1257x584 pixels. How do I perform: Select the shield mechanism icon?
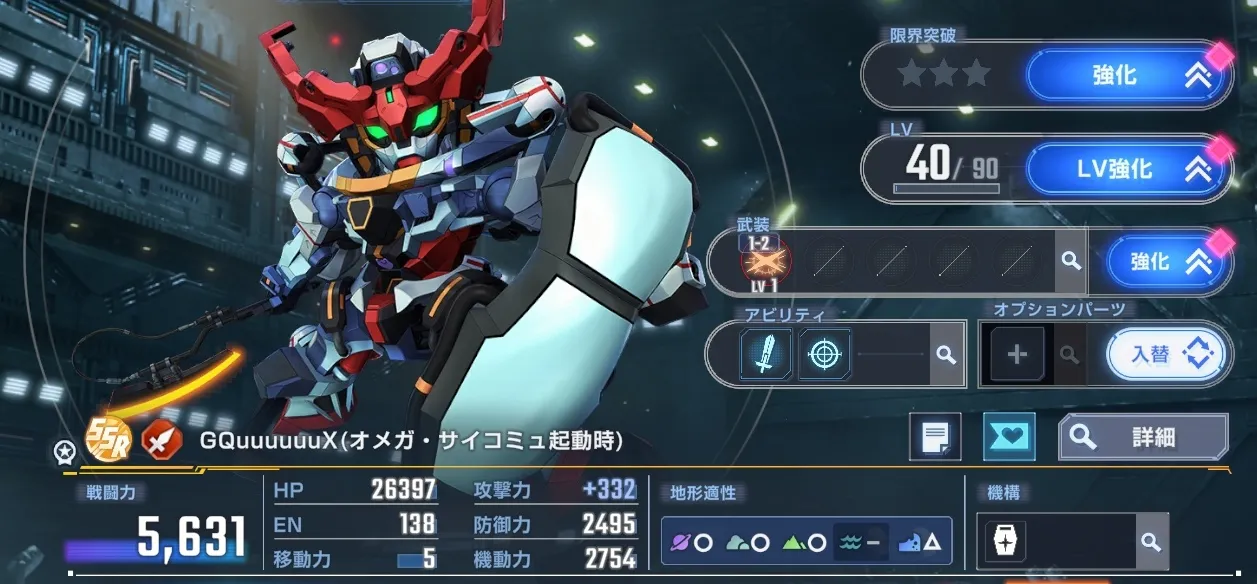click(1003, 542)
